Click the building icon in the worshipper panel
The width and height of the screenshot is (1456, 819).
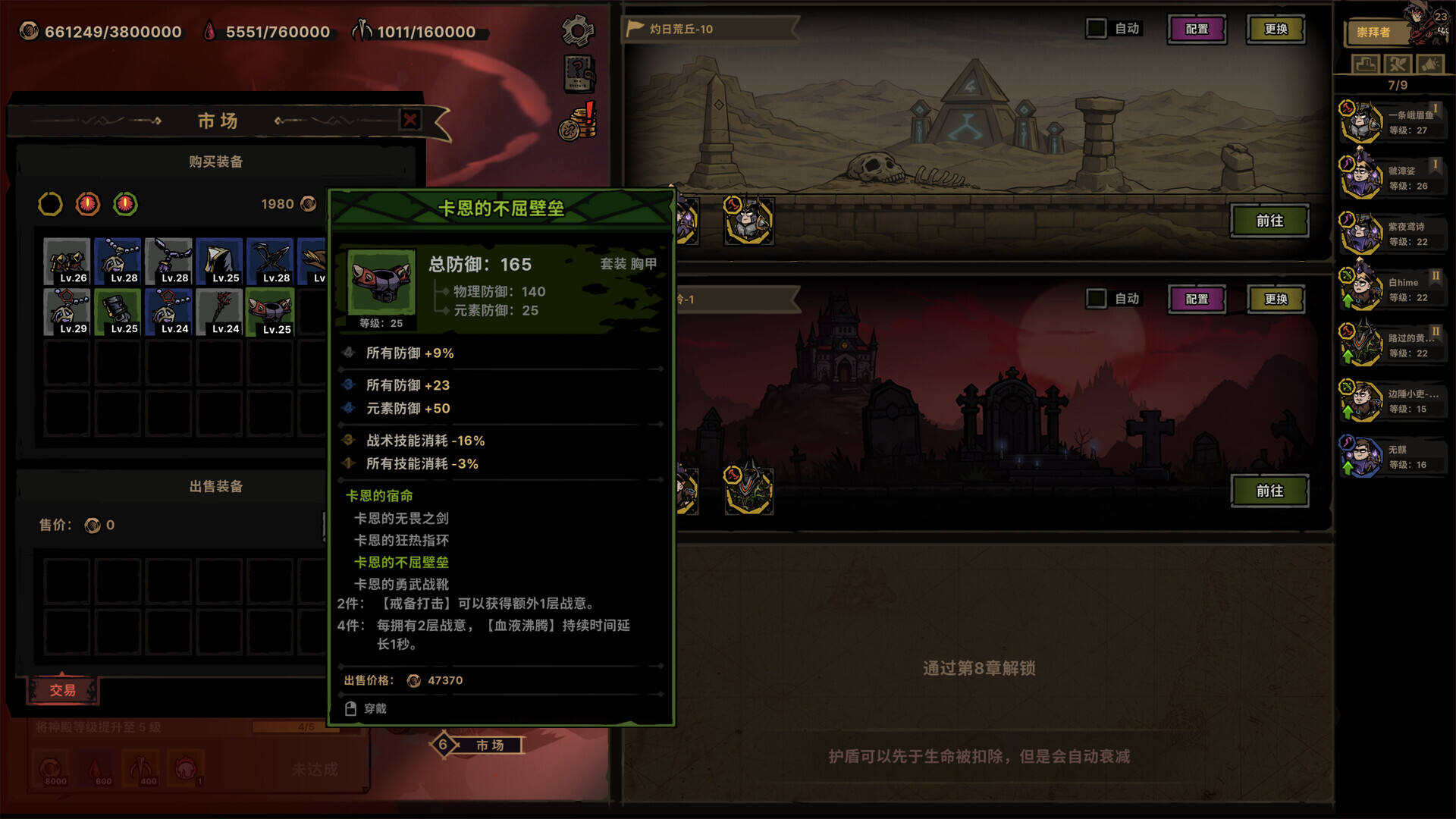[x=1365, y=64]
